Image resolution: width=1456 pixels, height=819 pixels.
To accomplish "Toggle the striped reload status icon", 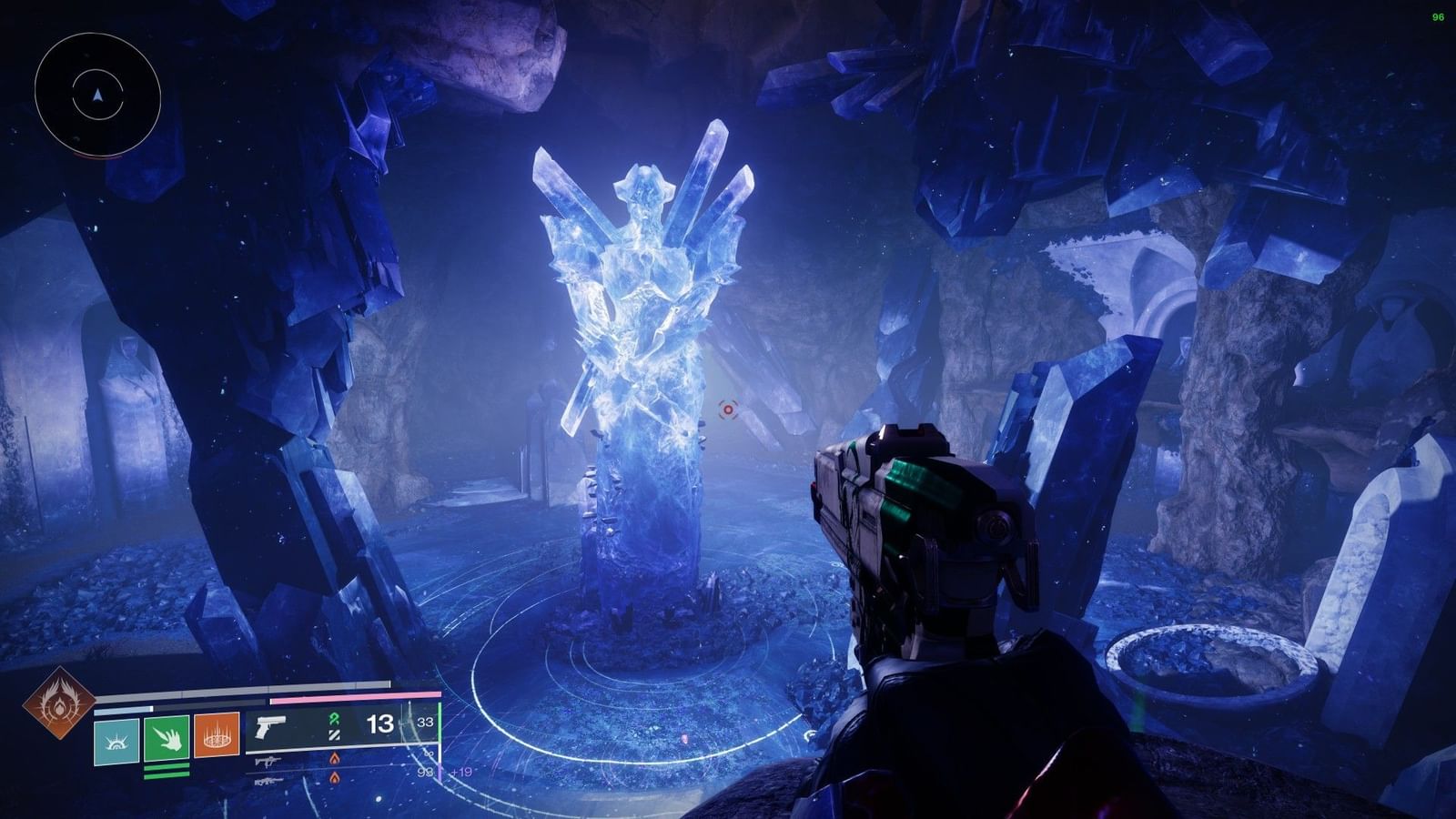I will pyautogui.click(x=333, y=734).
